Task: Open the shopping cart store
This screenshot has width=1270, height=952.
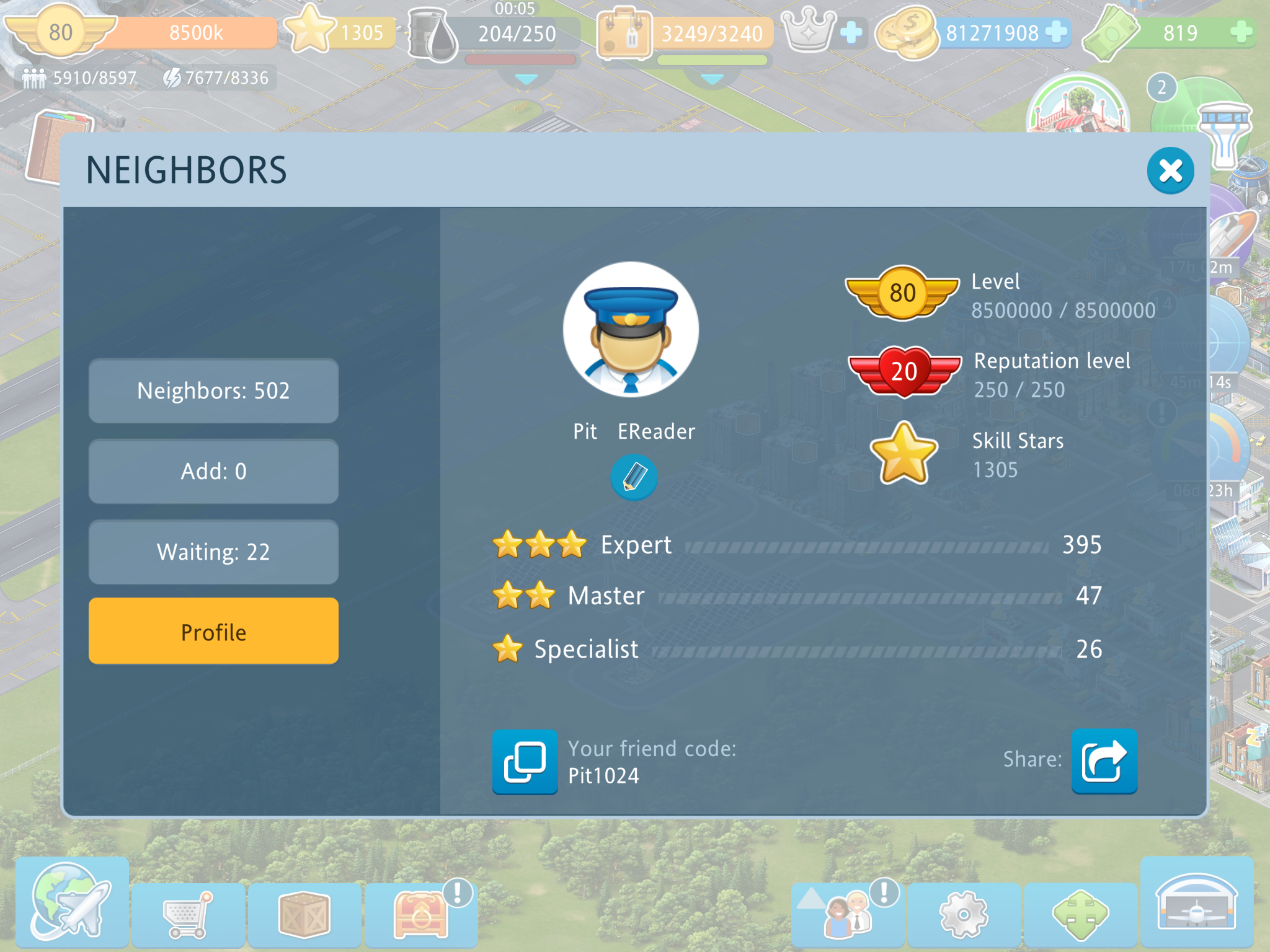Action: click(188, 914)
